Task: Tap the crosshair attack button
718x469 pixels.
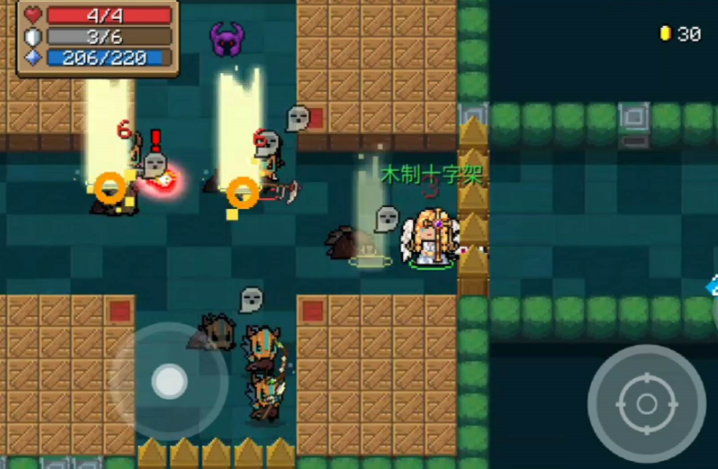Action: click(x=646, y=404)
